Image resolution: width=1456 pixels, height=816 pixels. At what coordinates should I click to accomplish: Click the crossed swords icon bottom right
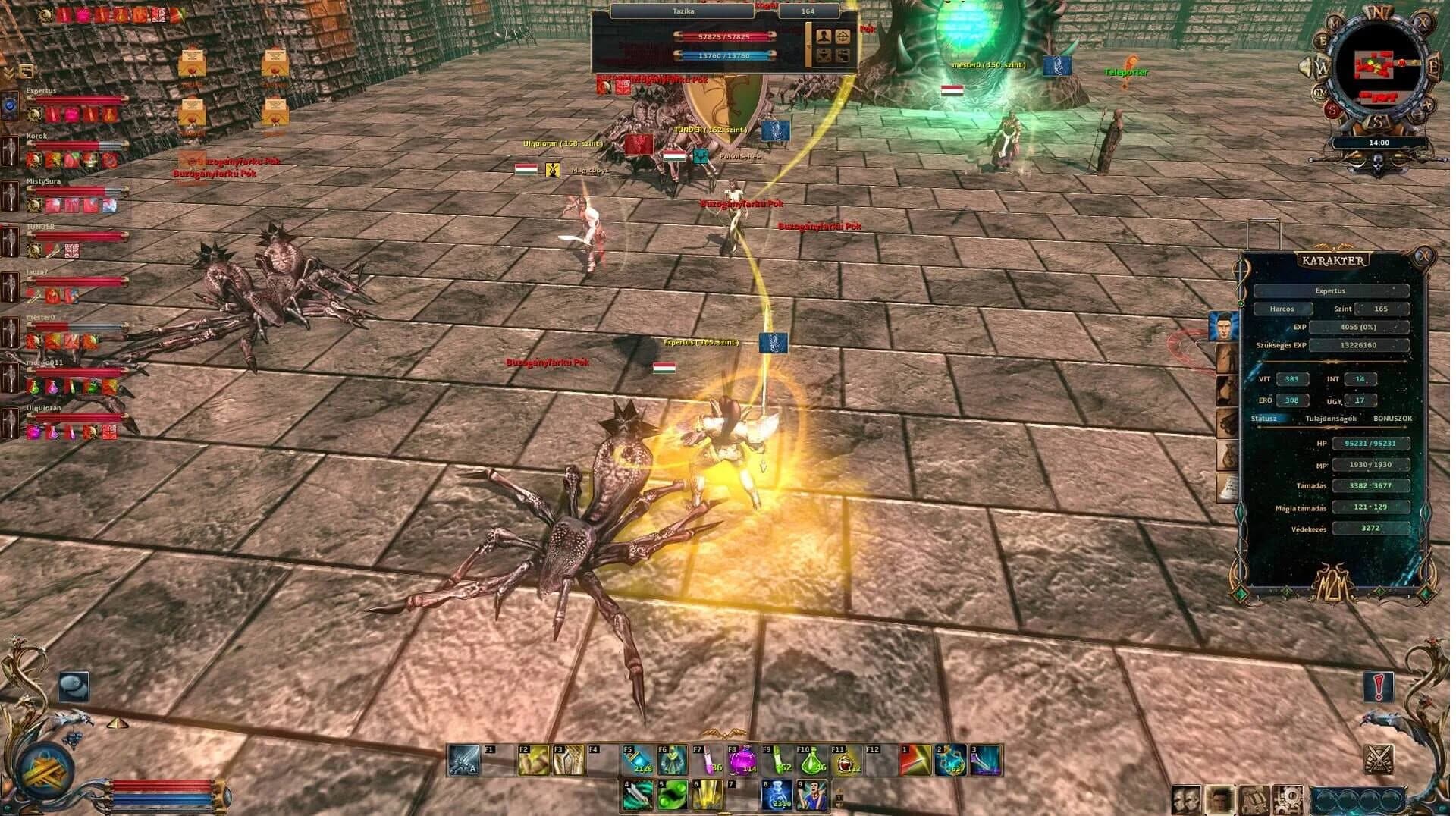point(1379,759)
